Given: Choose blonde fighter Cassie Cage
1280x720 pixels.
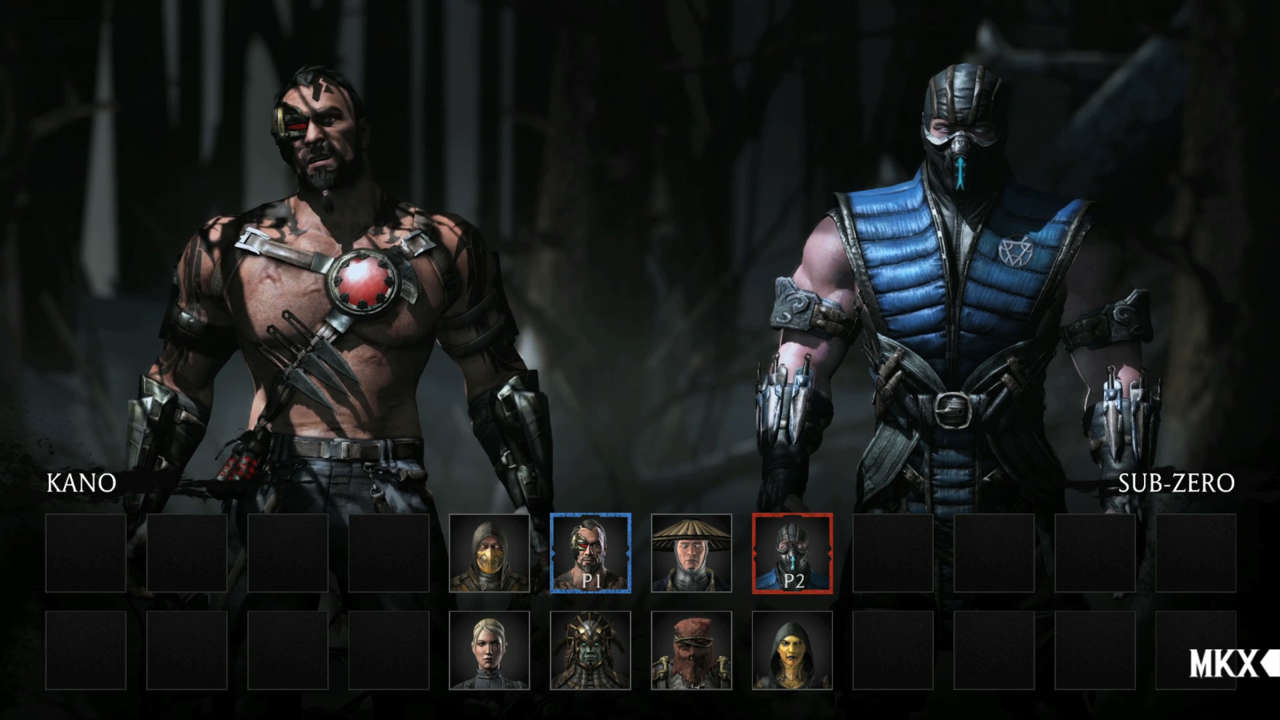Looking at the screenshot, I should [x=489, y=650].
